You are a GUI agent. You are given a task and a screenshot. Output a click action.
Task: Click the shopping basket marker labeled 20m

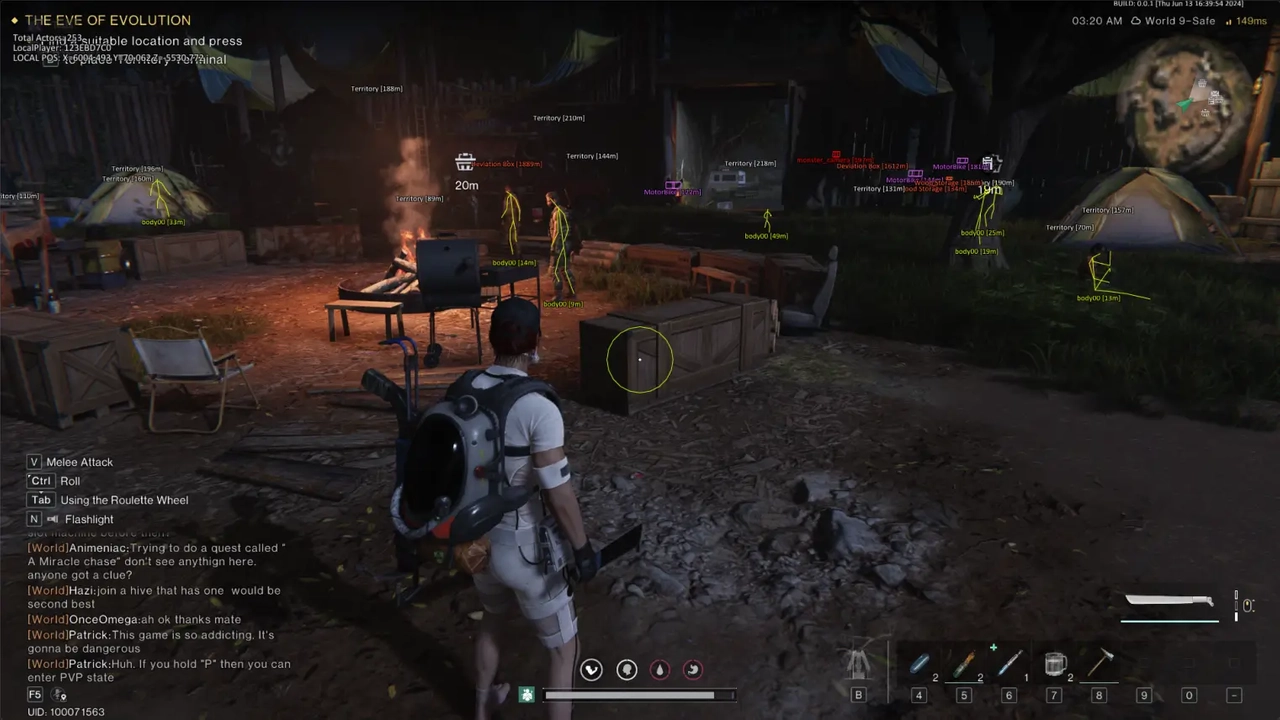tap(465, 163)
